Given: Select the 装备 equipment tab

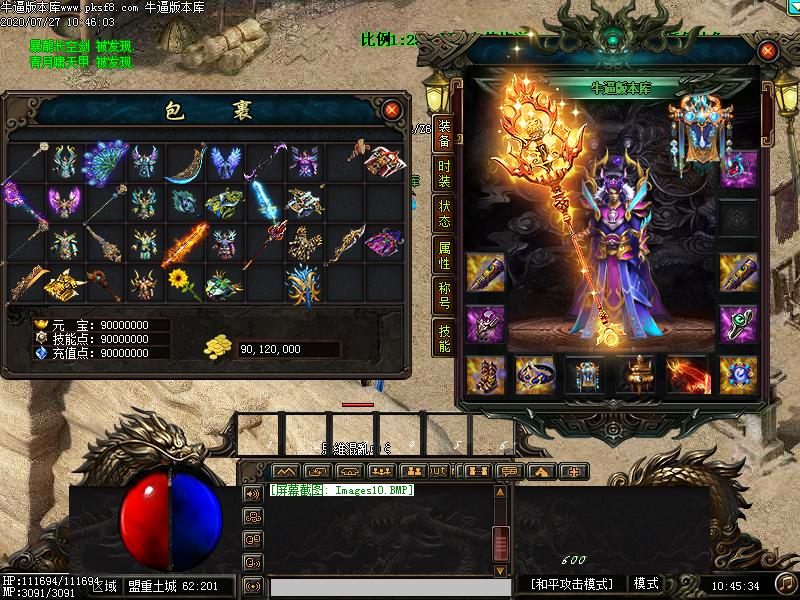Looking at the screenshot, I should pyautogui.click(x=444, y=133).
